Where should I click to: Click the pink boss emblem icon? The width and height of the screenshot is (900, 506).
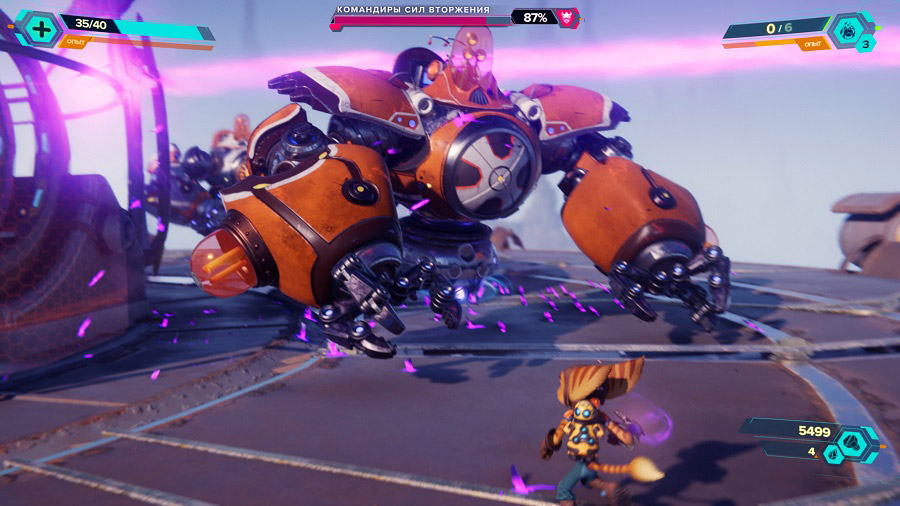click(x=568, y=17)
